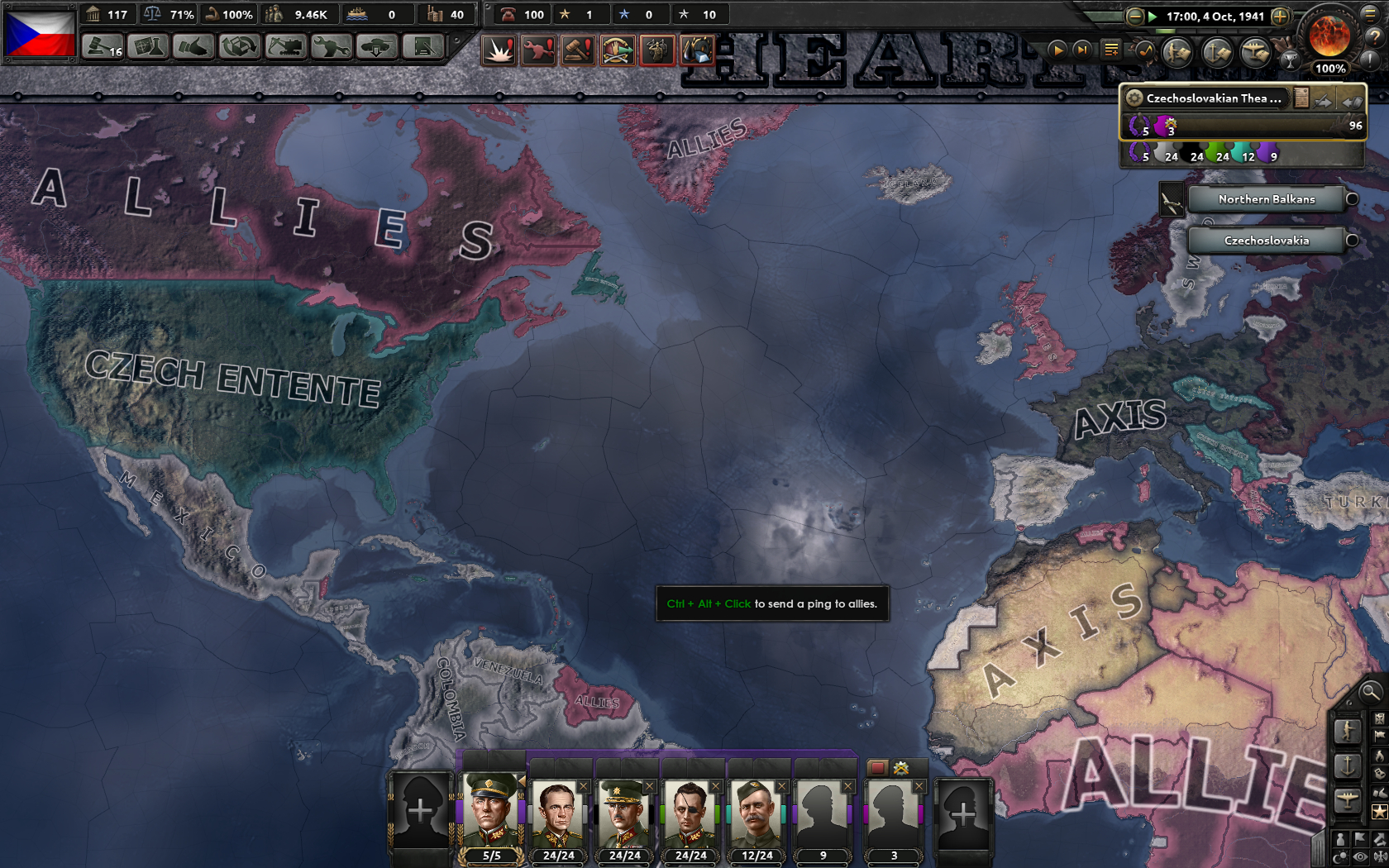The image size is (1389, 868).
Task: Enable the air map mode plane toggle
Action: pos(1347,799)
